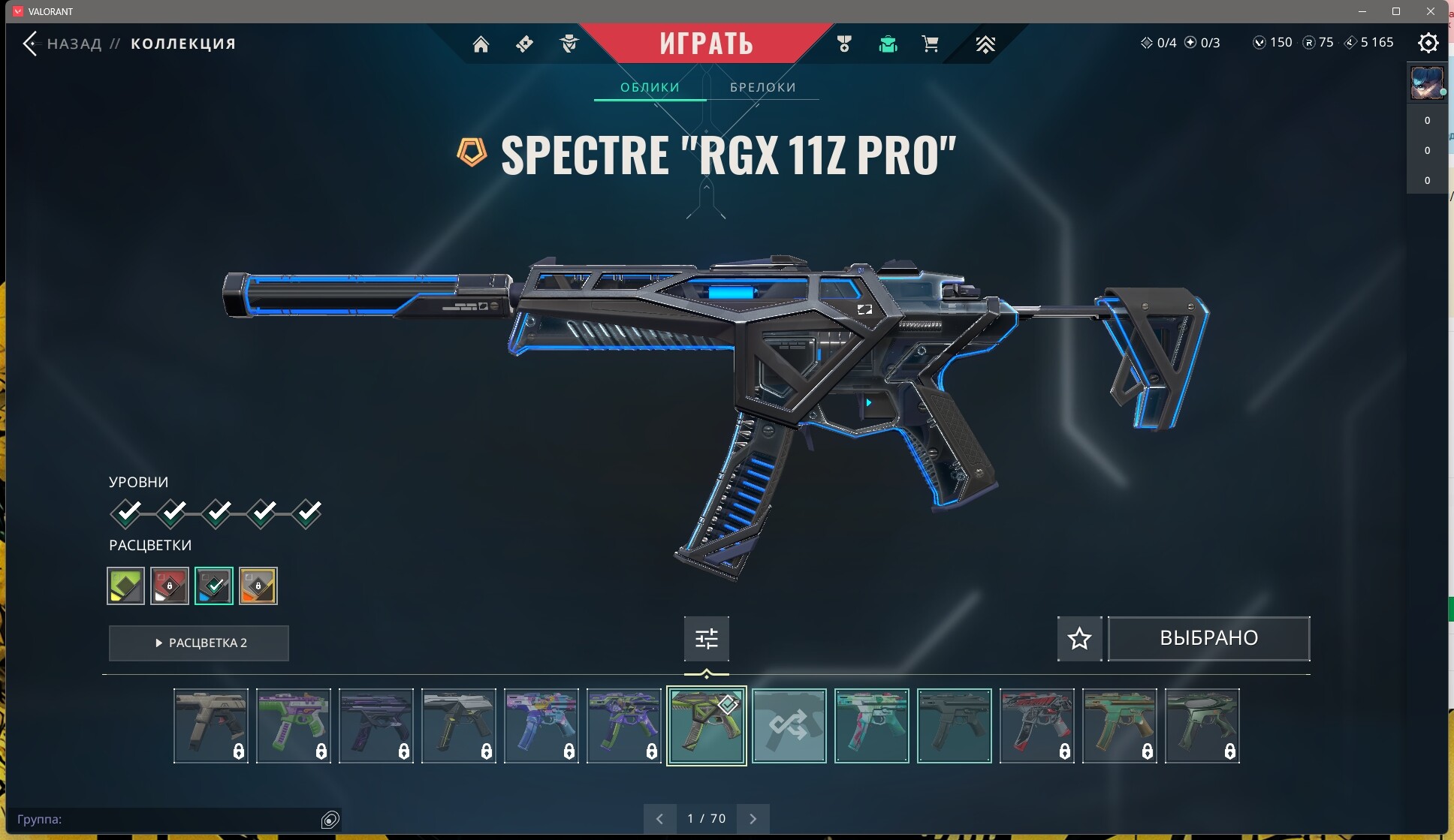Viewport: 1454px width, 840px height.
Task: Go back via the НАЗАД arrow
Action: (30, 44)
